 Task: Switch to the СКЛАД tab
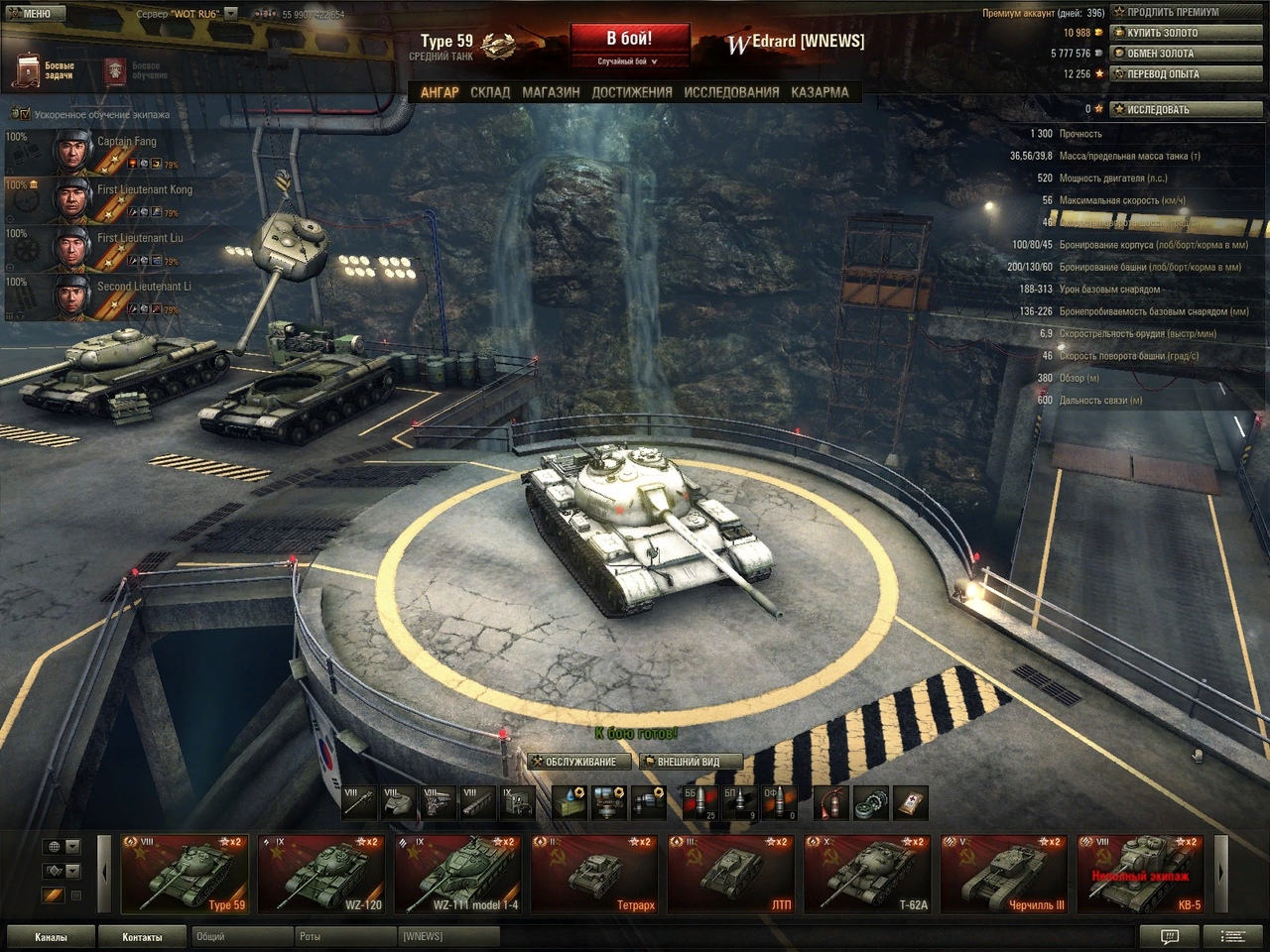click(x=490, y=92)
